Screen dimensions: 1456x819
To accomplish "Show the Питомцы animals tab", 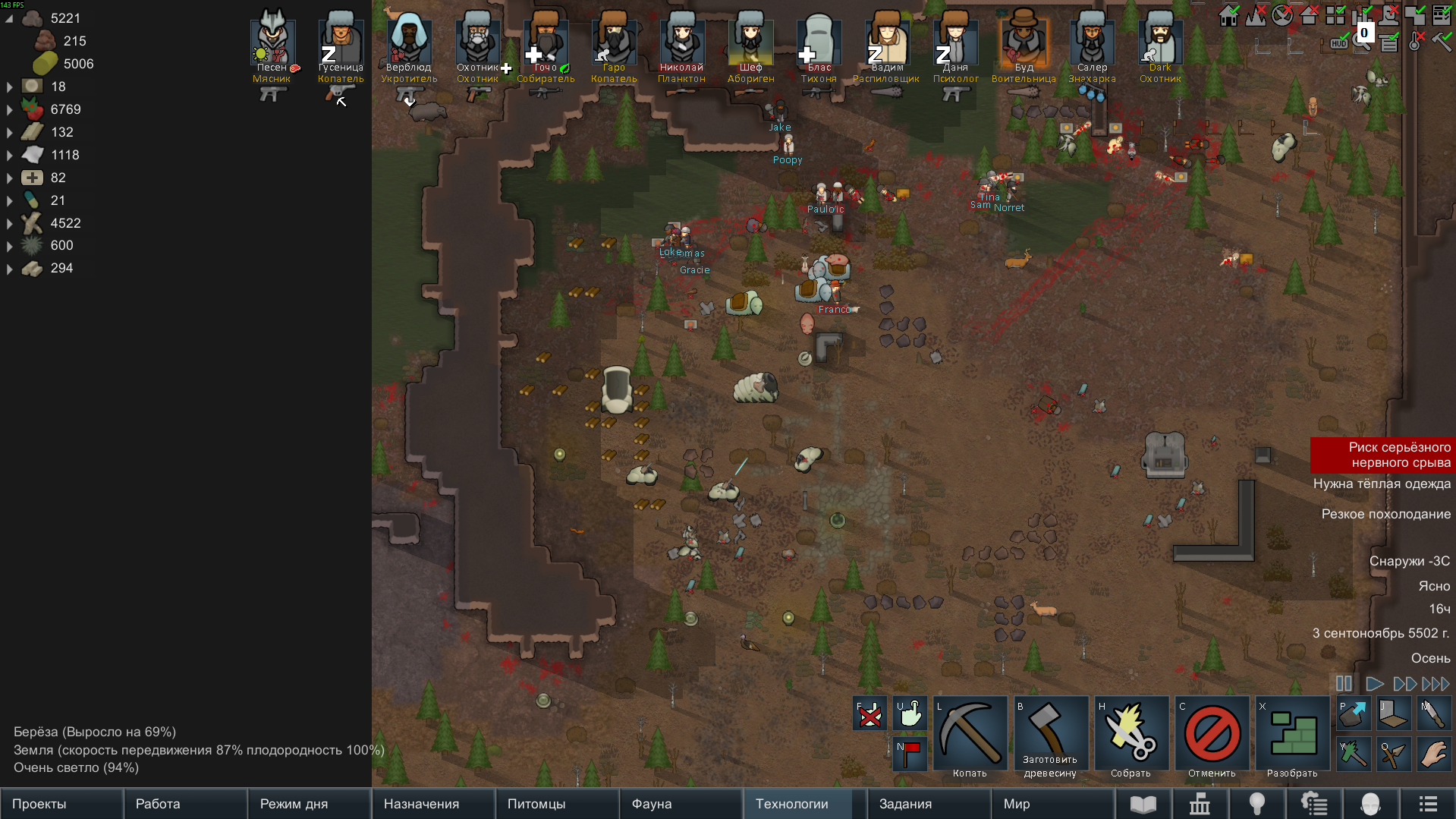I will [x=557, y=804].
